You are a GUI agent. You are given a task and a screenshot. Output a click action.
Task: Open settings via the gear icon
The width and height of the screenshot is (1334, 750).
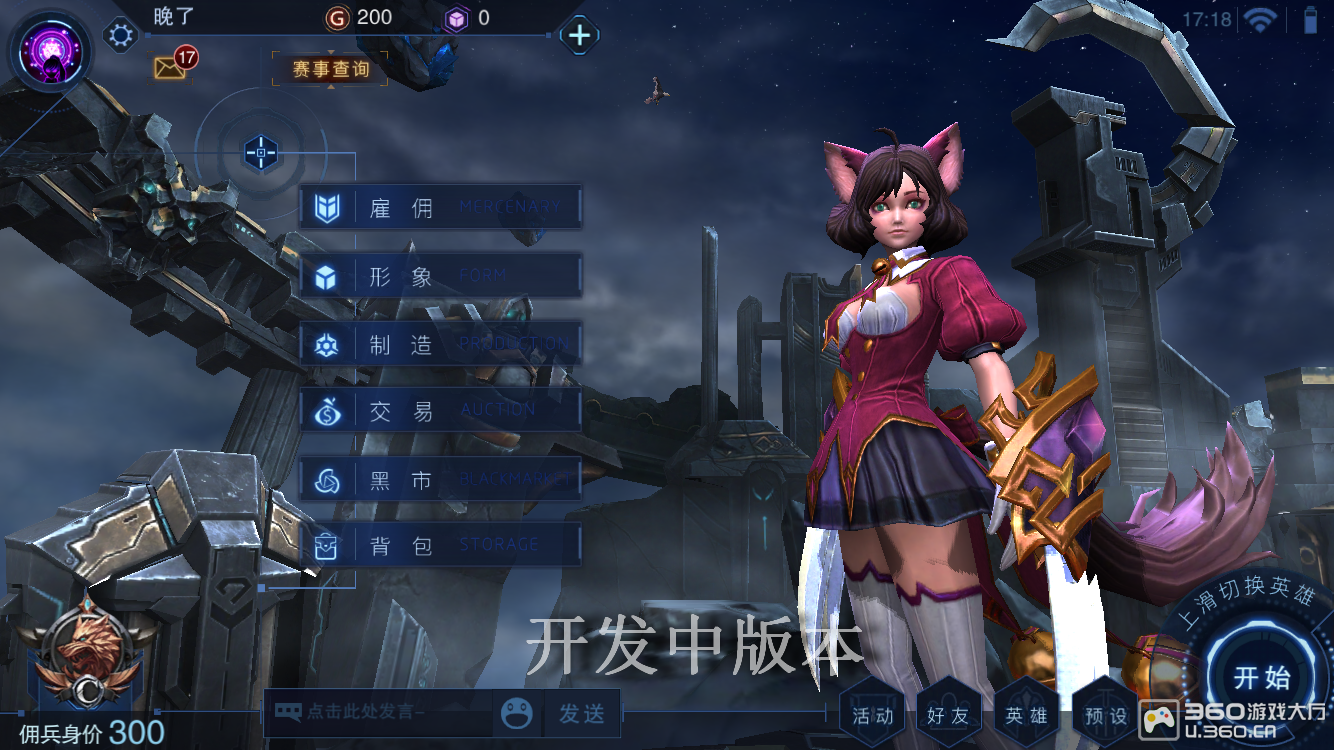click(121, 36)
